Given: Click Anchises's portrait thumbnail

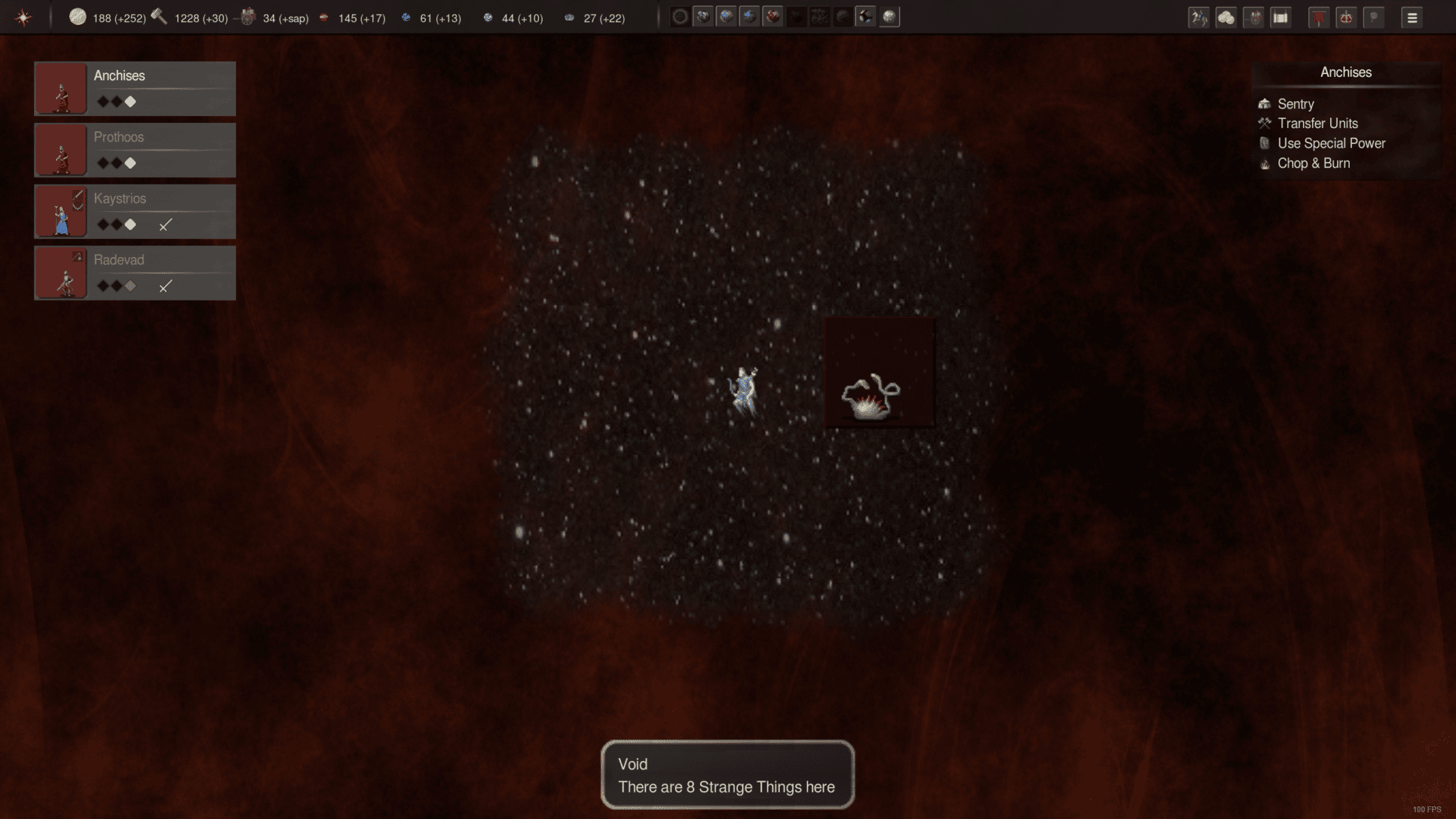Looking at the screenshot, I should [61, 89].
